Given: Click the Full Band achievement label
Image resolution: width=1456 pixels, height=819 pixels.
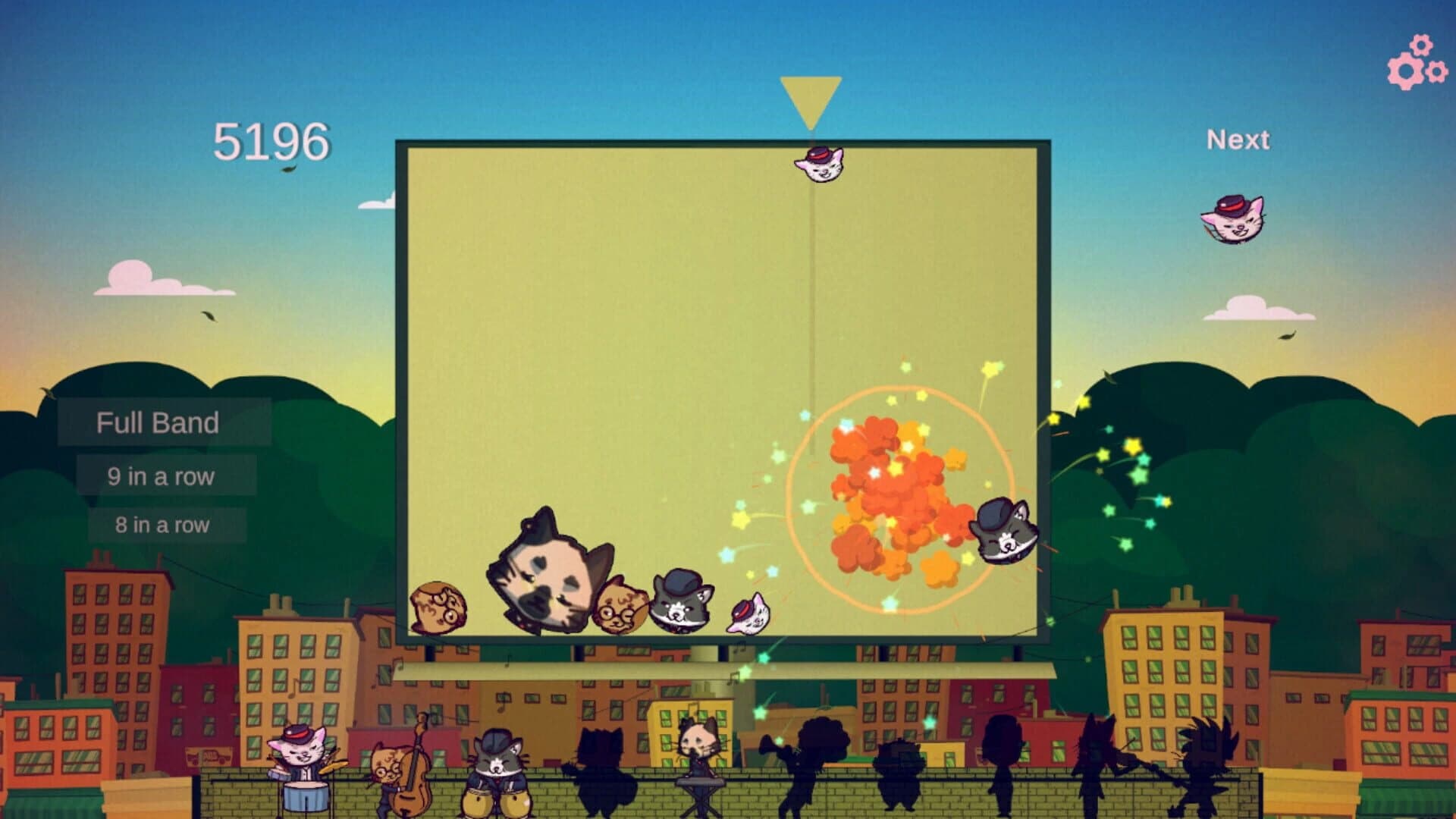Looking at the screenshot, I should [155, 423].
